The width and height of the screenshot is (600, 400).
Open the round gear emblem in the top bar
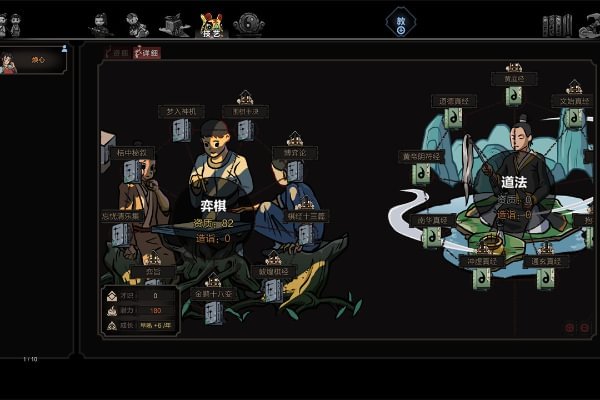tap(248, 24)
